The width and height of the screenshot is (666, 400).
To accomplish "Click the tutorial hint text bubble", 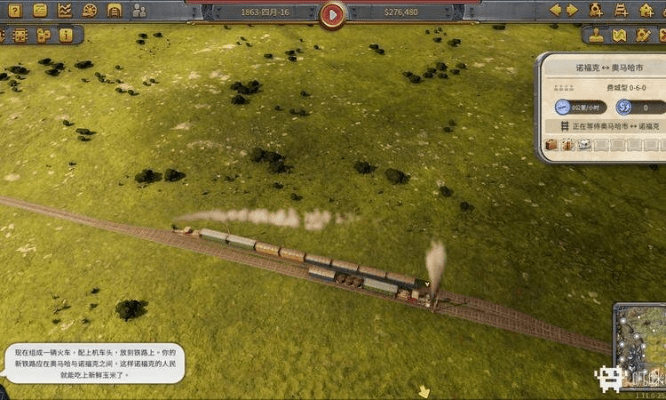I will (x=95, y=366).
